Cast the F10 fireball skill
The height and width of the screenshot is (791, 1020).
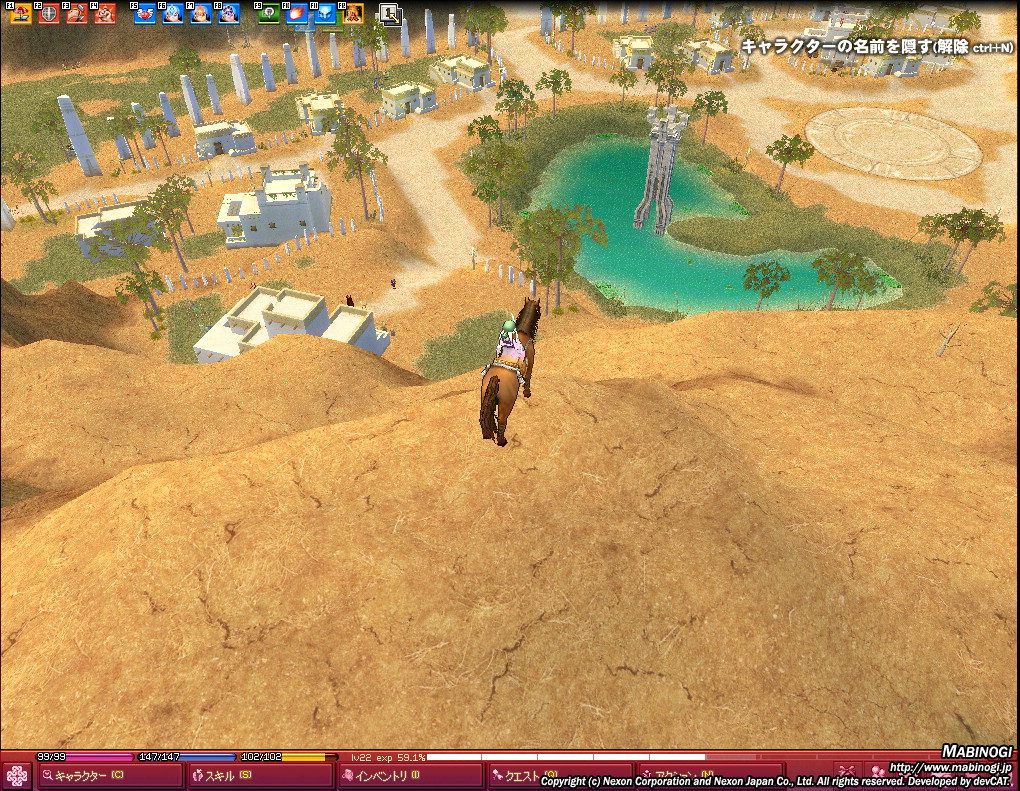[x=297, y=13]
